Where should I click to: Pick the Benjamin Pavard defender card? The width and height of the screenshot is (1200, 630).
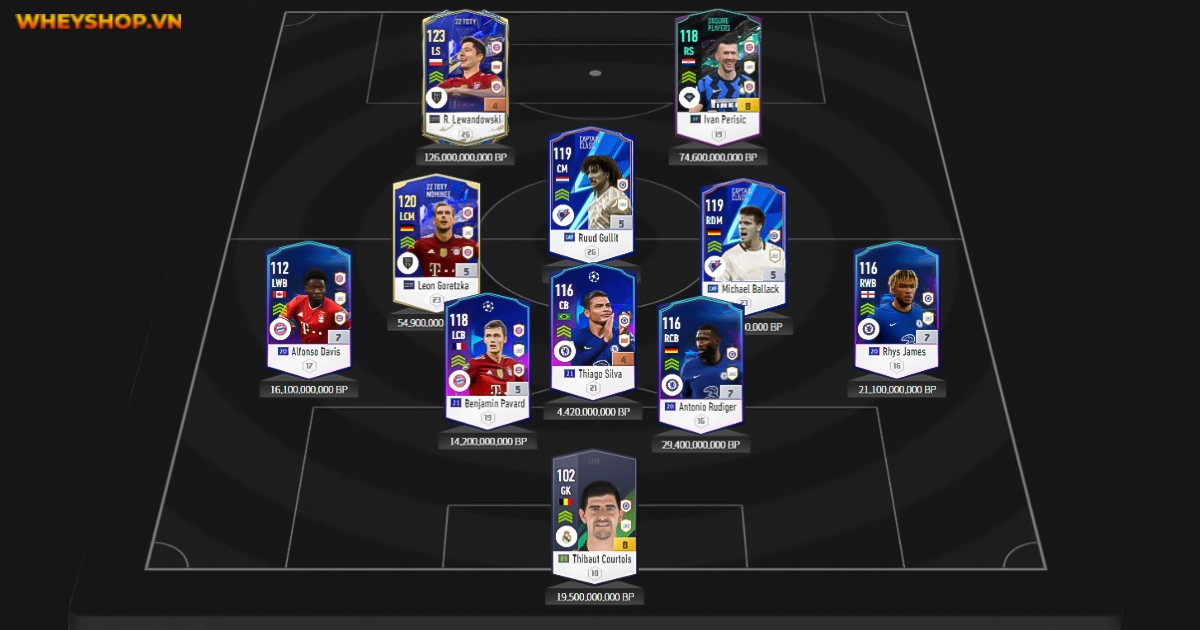[x=486, y=355]
